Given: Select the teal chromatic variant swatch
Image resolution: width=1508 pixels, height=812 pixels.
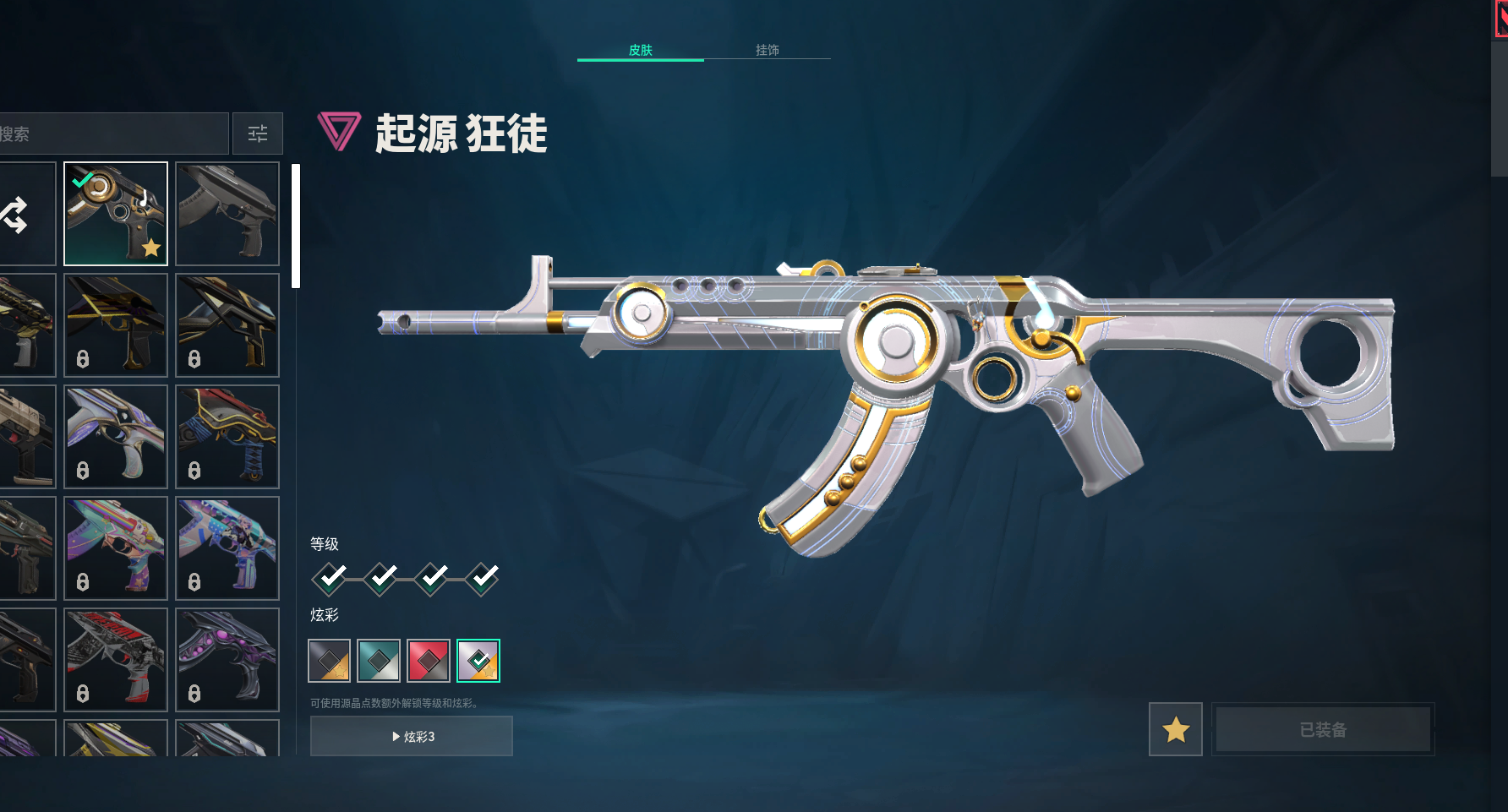Looking at the screenshot, I should point(379,661).
